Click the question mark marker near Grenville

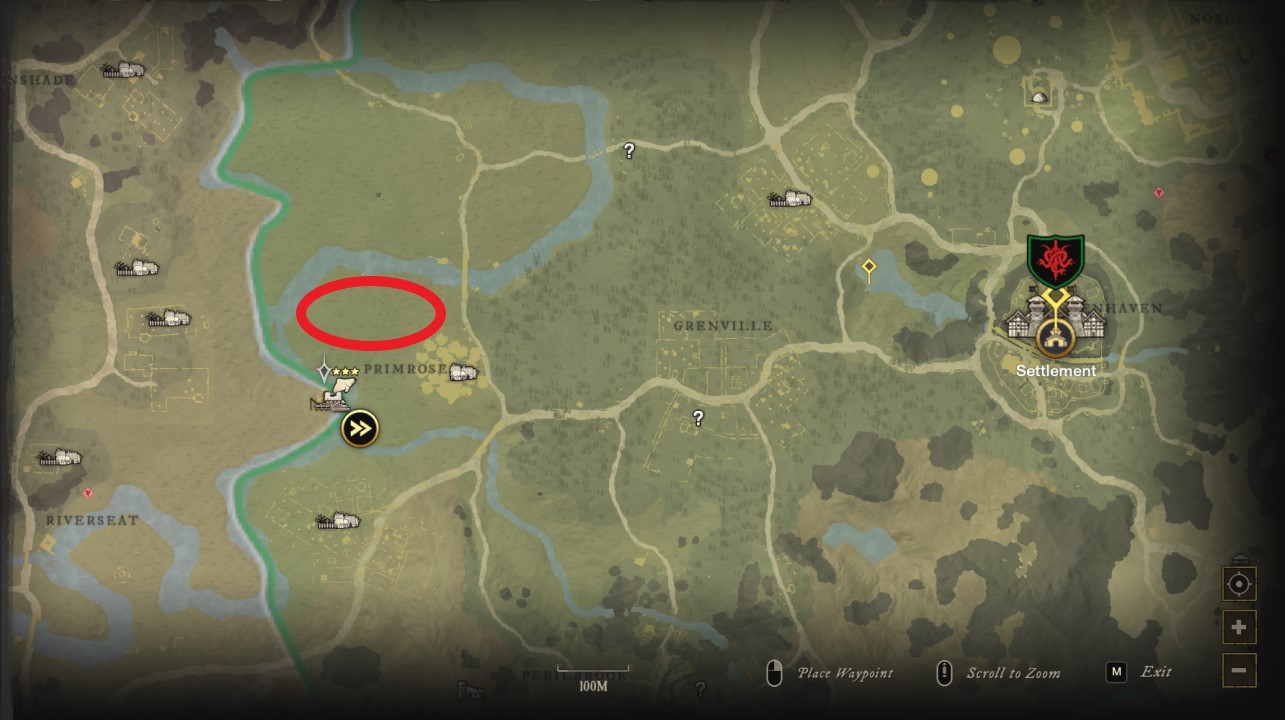click(697, 417)
